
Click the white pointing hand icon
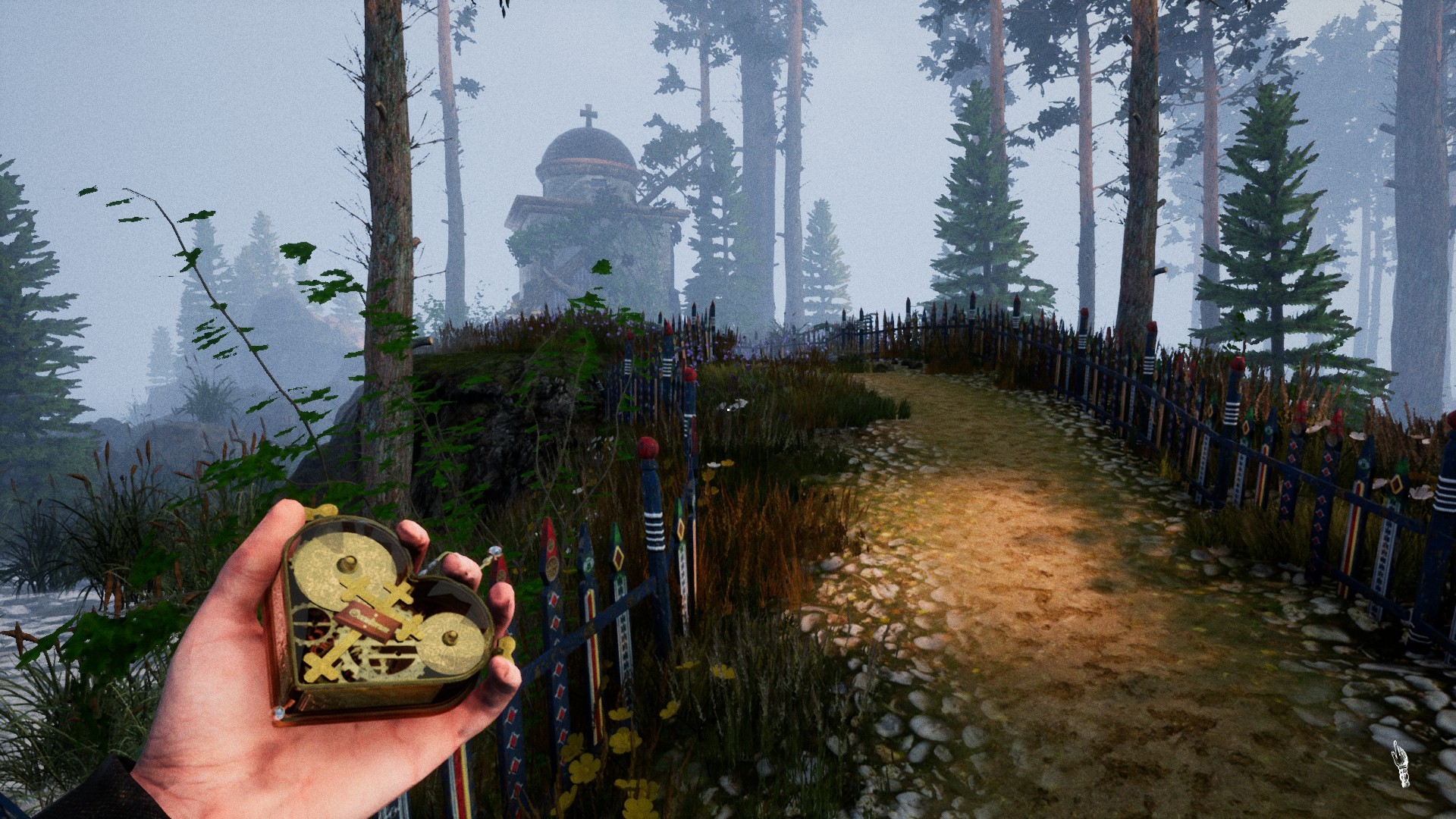point(1401,764)
